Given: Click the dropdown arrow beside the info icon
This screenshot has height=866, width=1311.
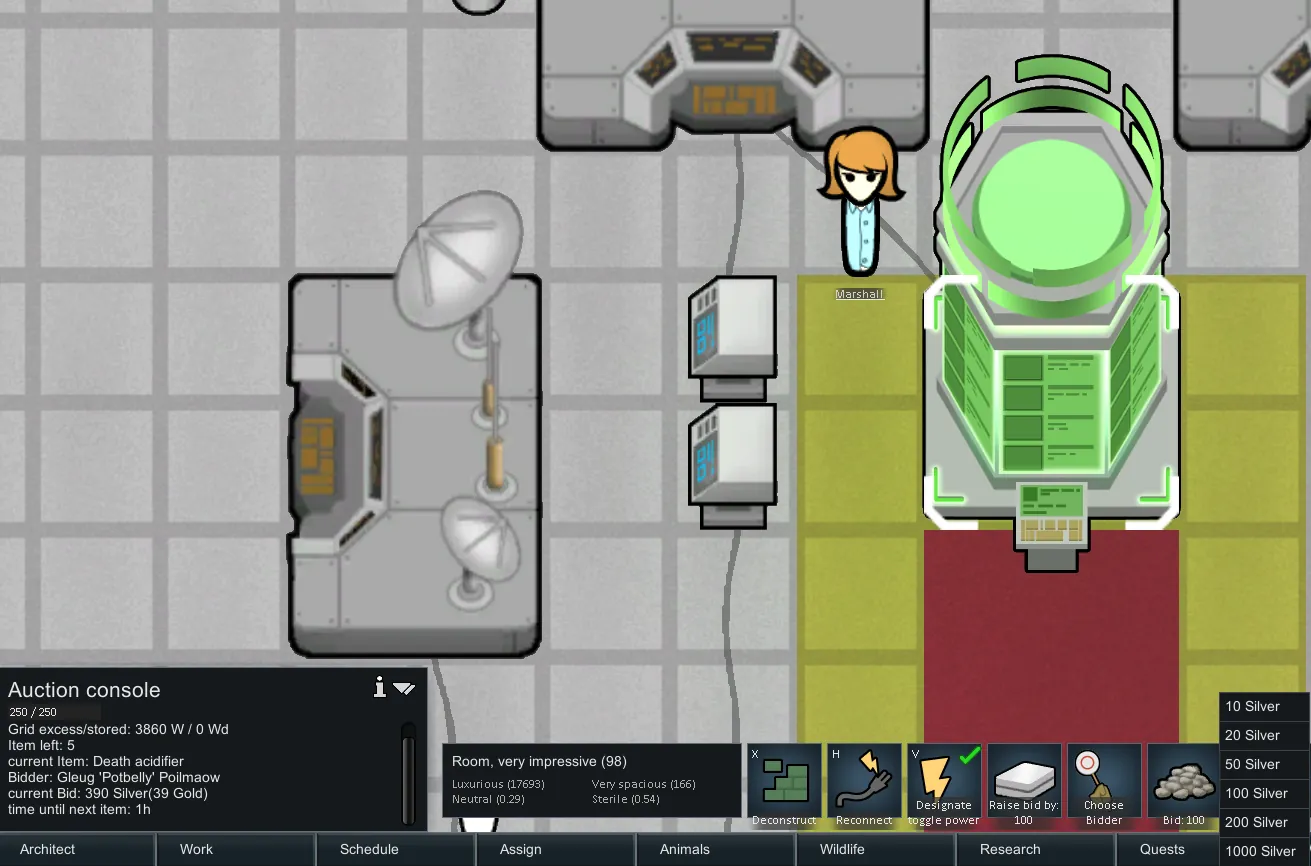Looking at the screenshot, I should tap(404, 688).
